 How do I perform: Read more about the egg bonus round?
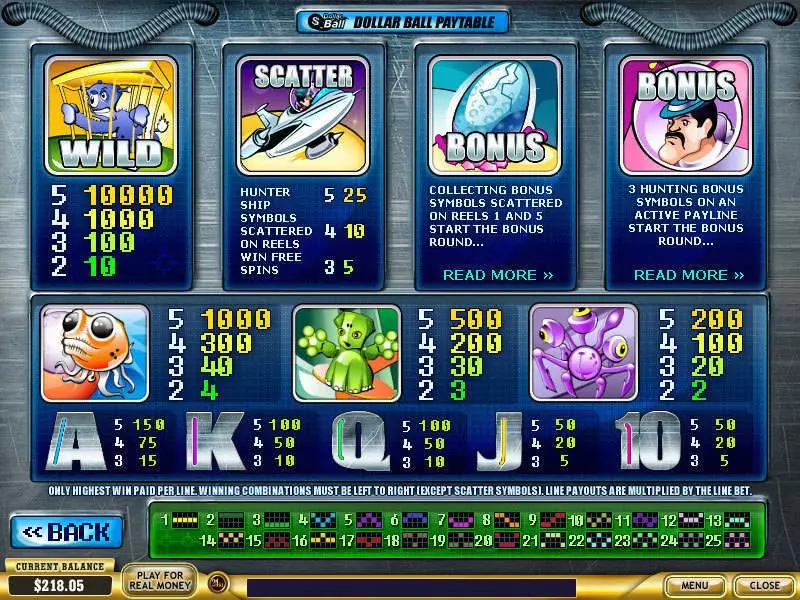[x=498, y=274]
